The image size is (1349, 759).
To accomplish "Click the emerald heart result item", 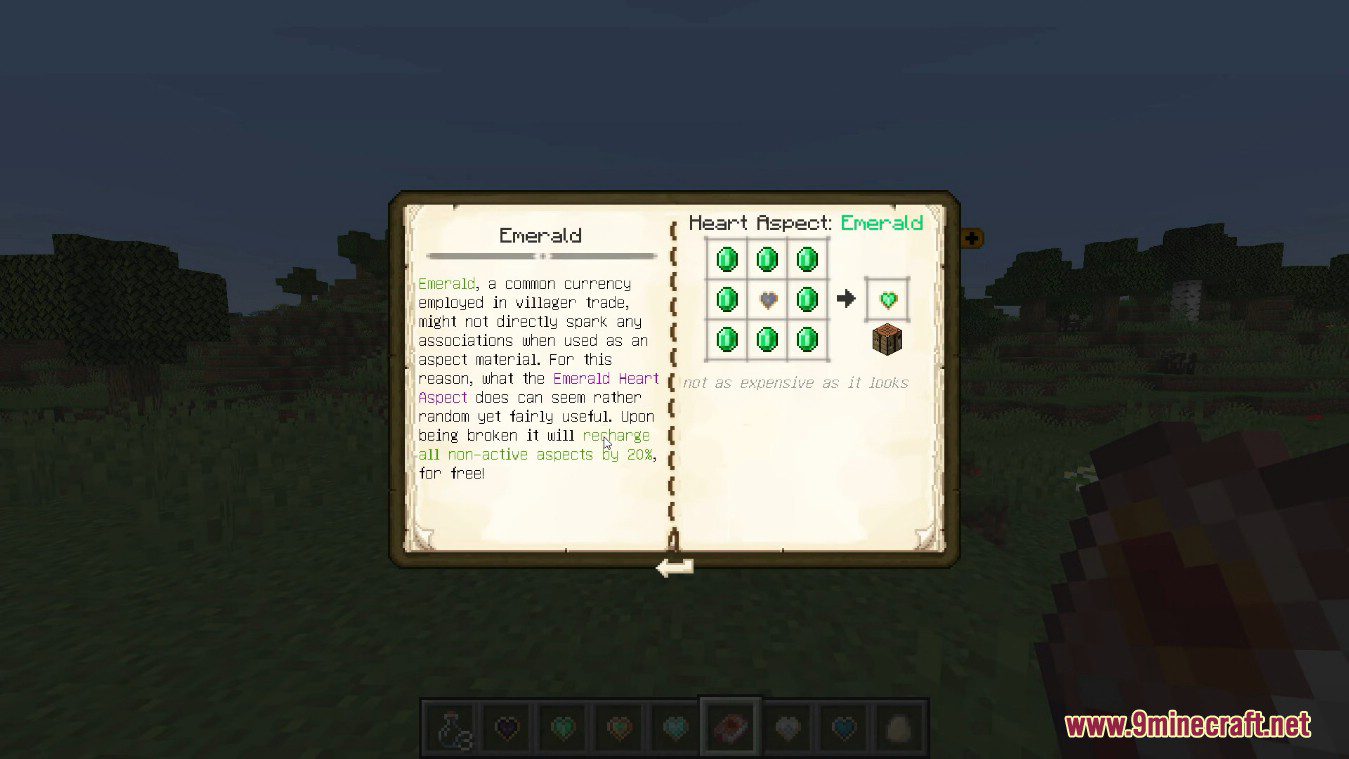I will click(886, 298).
